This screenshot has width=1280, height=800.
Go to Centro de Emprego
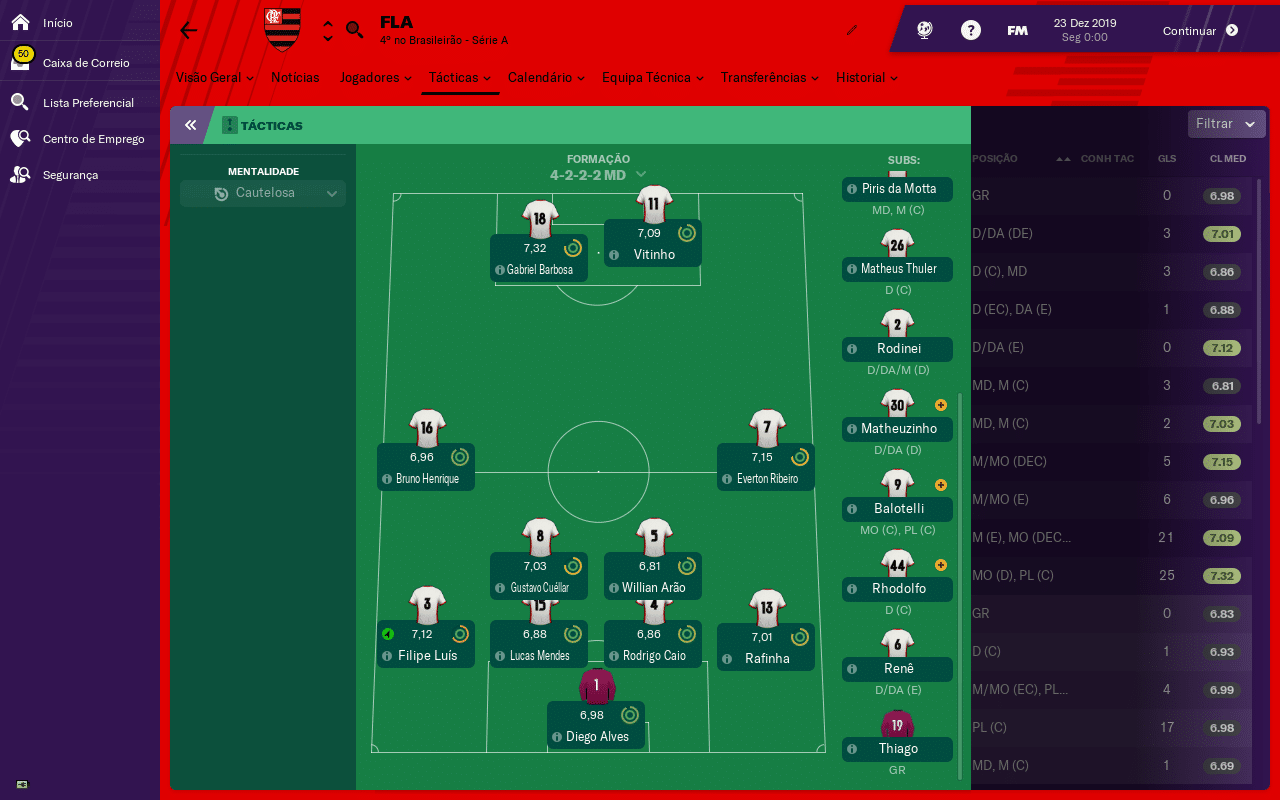93,139
